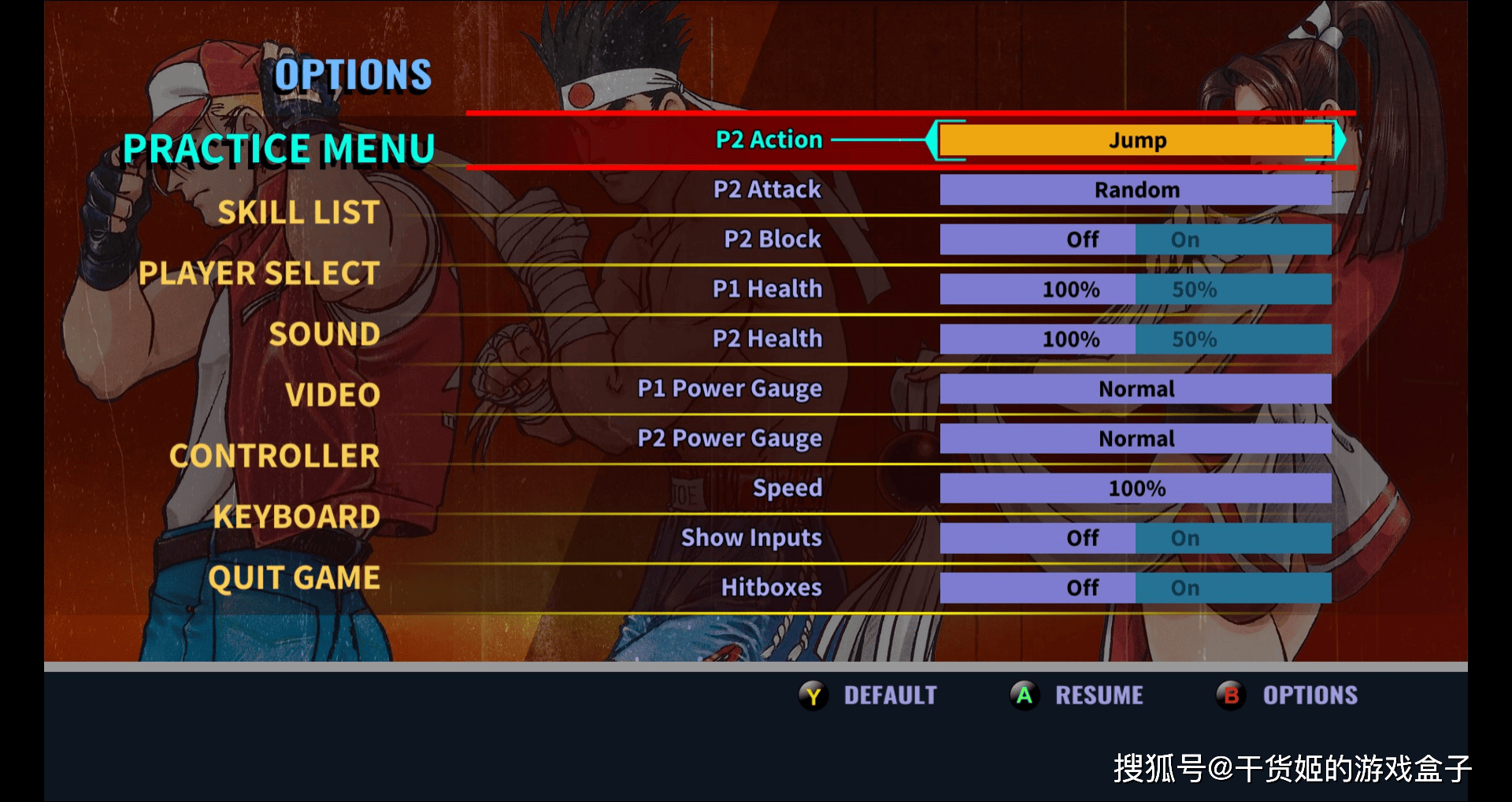1512x802 pixels.
Task: Open the Skill List entry
Action: [298, 212]
